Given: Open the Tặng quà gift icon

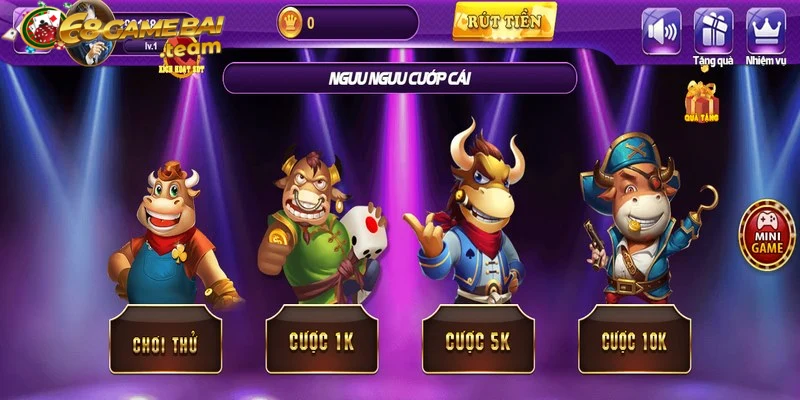Looking at the screenshot, I should coord(713,30).
